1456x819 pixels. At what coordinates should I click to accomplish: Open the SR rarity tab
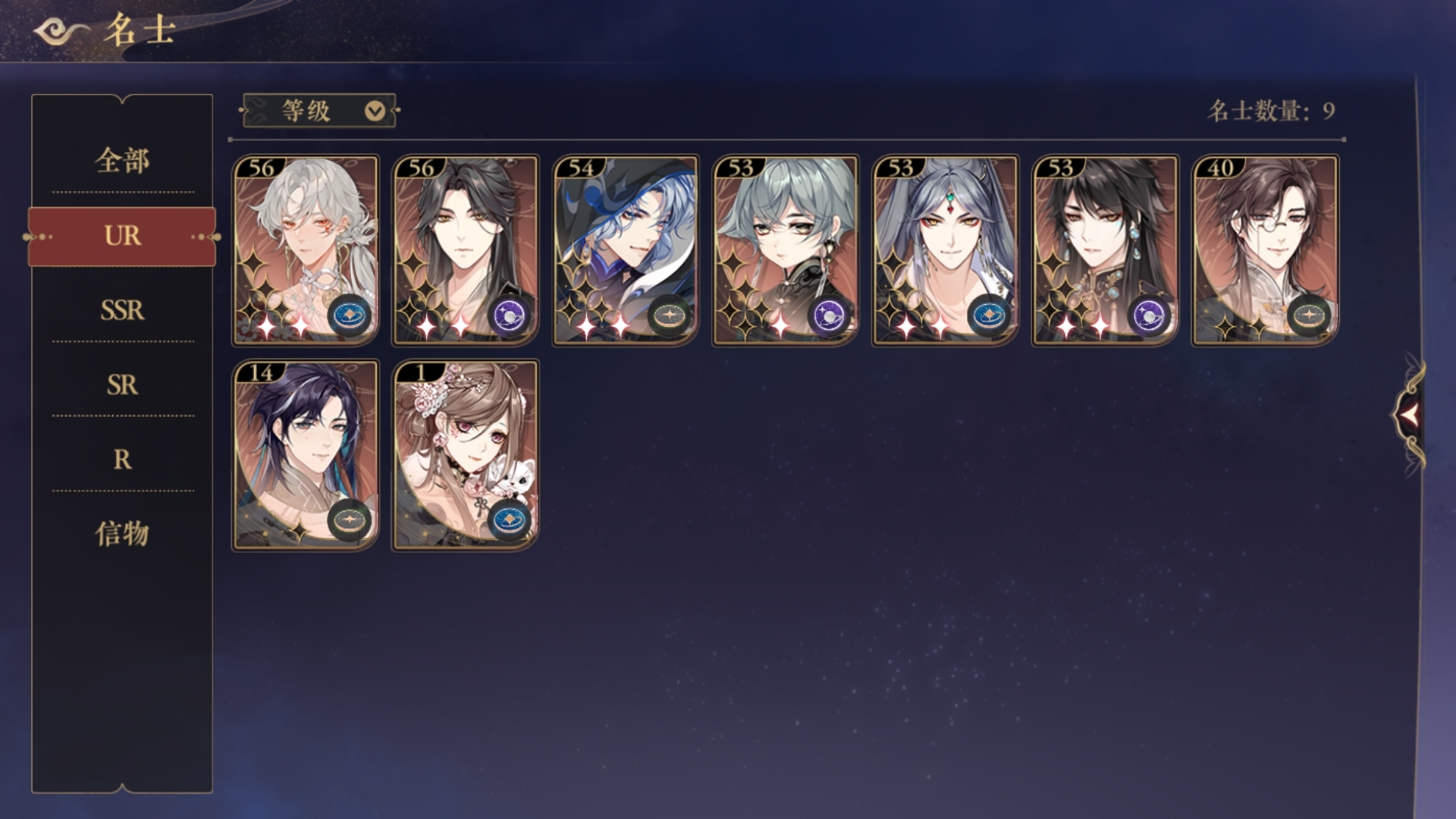(x=122, y=384)
